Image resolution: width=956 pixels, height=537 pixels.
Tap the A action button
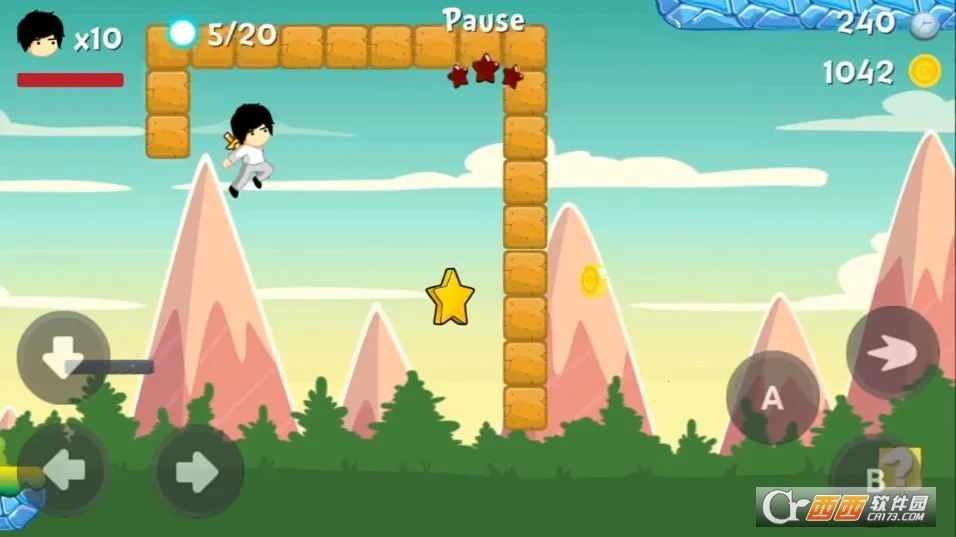[772, 397]
